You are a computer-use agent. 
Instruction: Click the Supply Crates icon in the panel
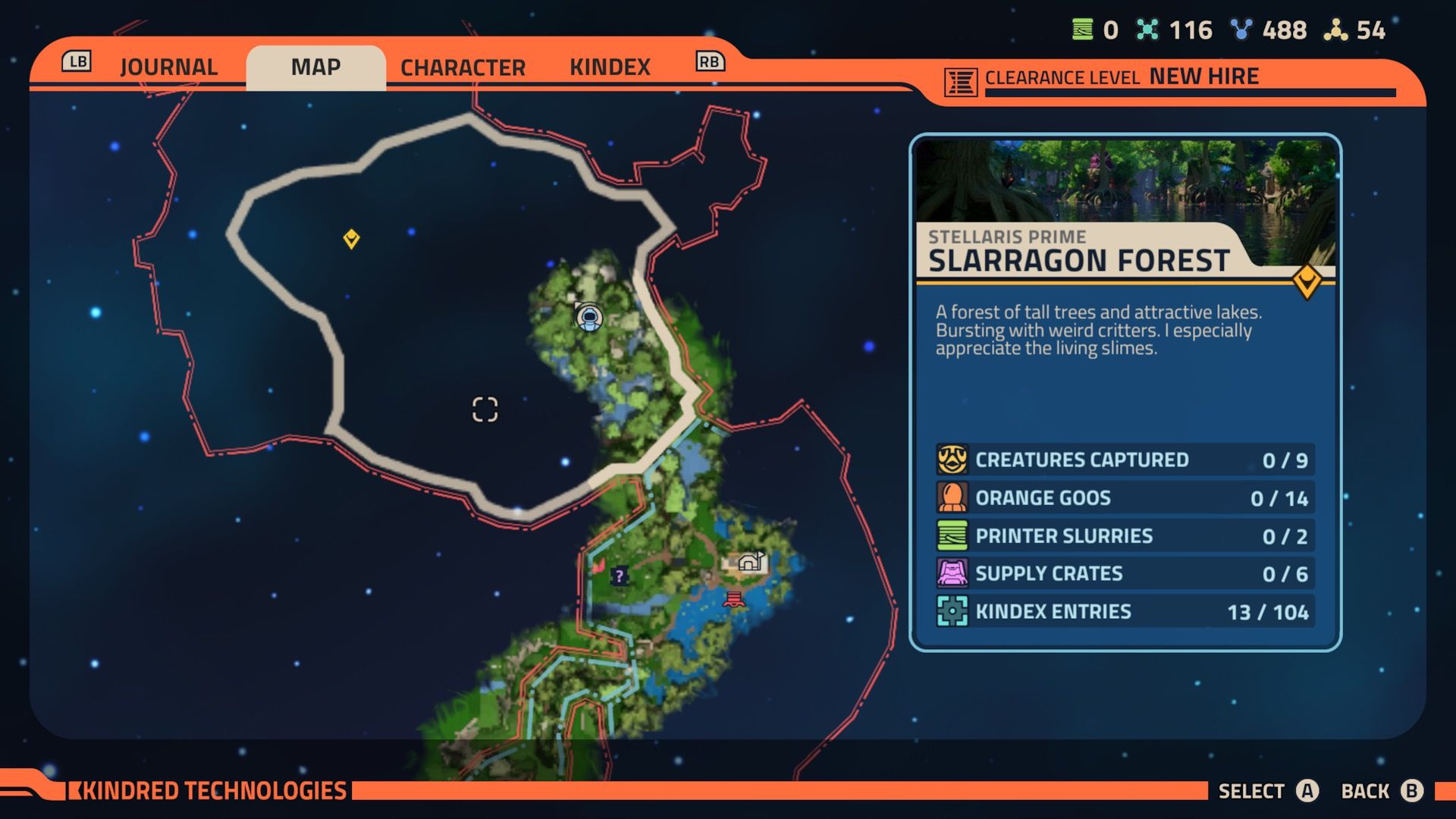(952, 574)
